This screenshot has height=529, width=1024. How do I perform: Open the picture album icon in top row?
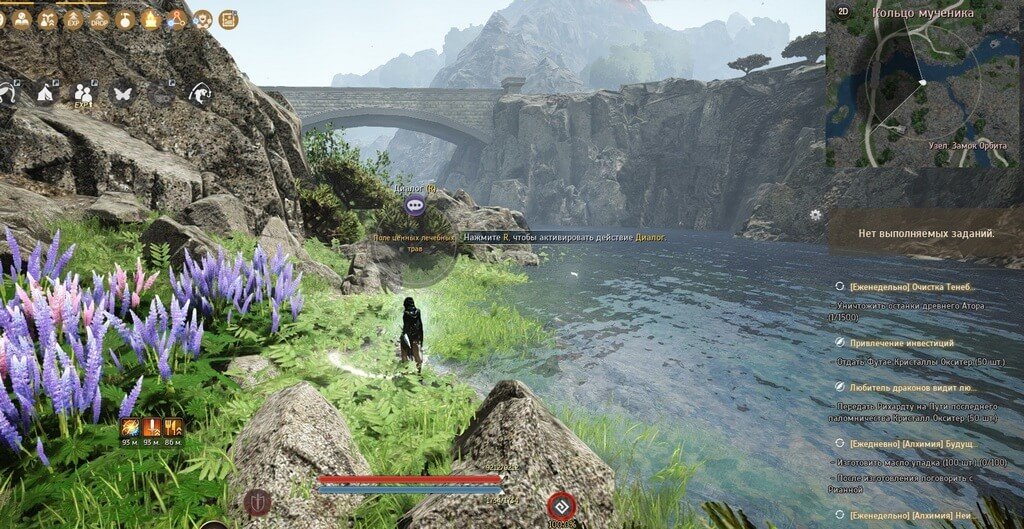pos(228,19)
